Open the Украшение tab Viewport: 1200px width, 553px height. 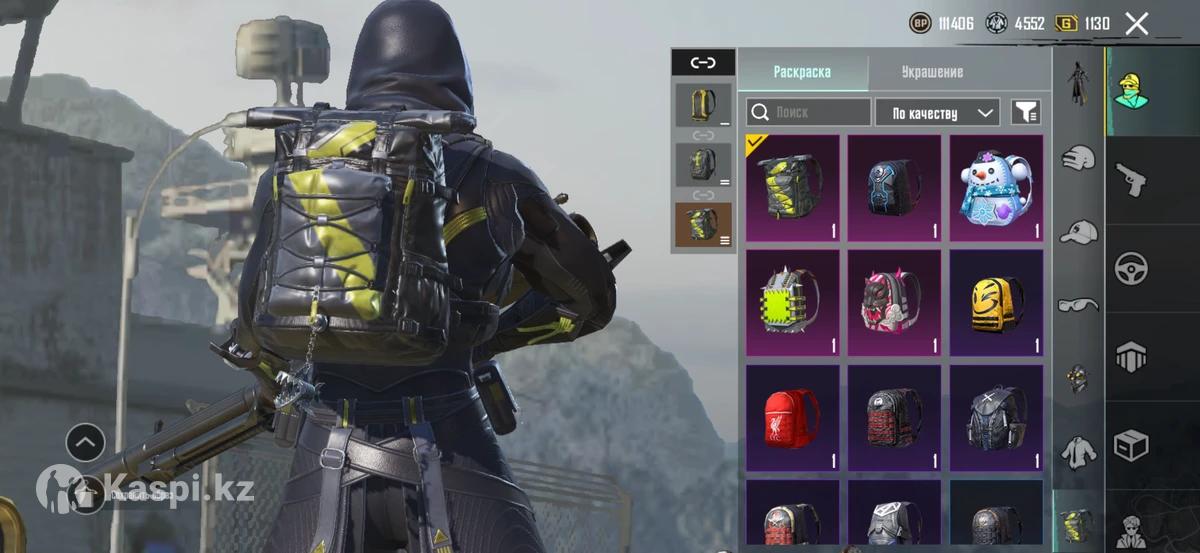pyautogui.click(x=932, y=72)
